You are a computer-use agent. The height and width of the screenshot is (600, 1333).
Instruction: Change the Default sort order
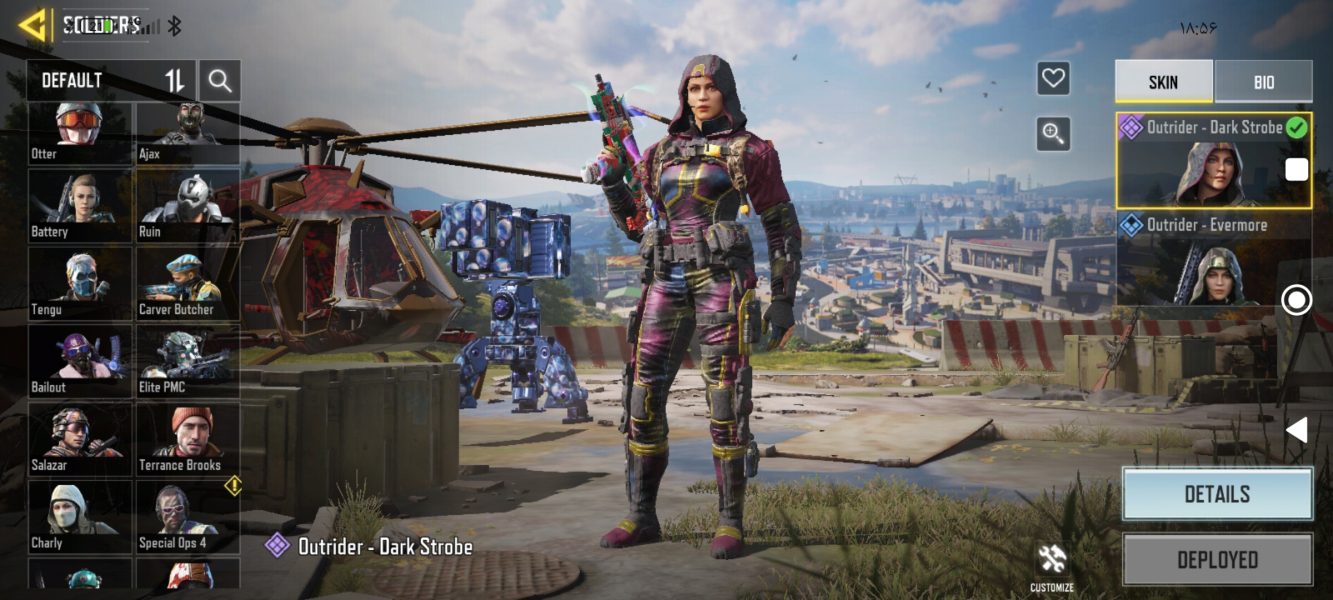tap(175, 80)
